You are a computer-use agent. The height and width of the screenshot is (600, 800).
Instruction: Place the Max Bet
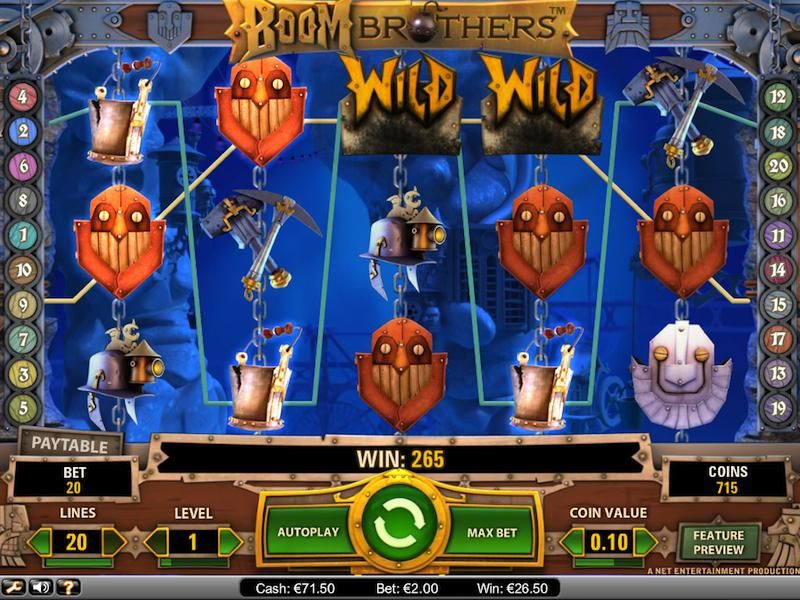(492, 532)
